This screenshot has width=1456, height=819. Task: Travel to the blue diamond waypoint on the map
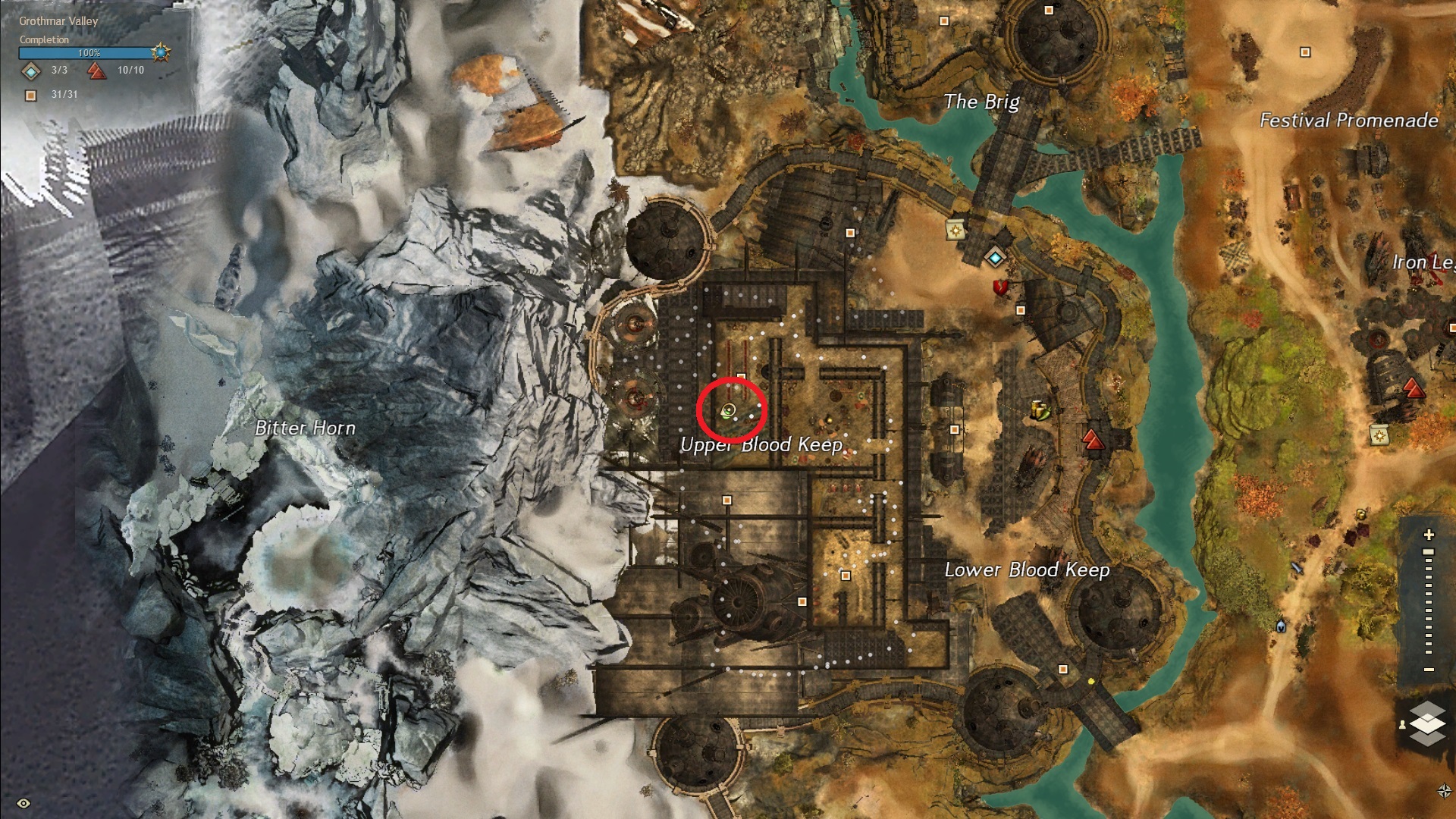tap(995, 258)
